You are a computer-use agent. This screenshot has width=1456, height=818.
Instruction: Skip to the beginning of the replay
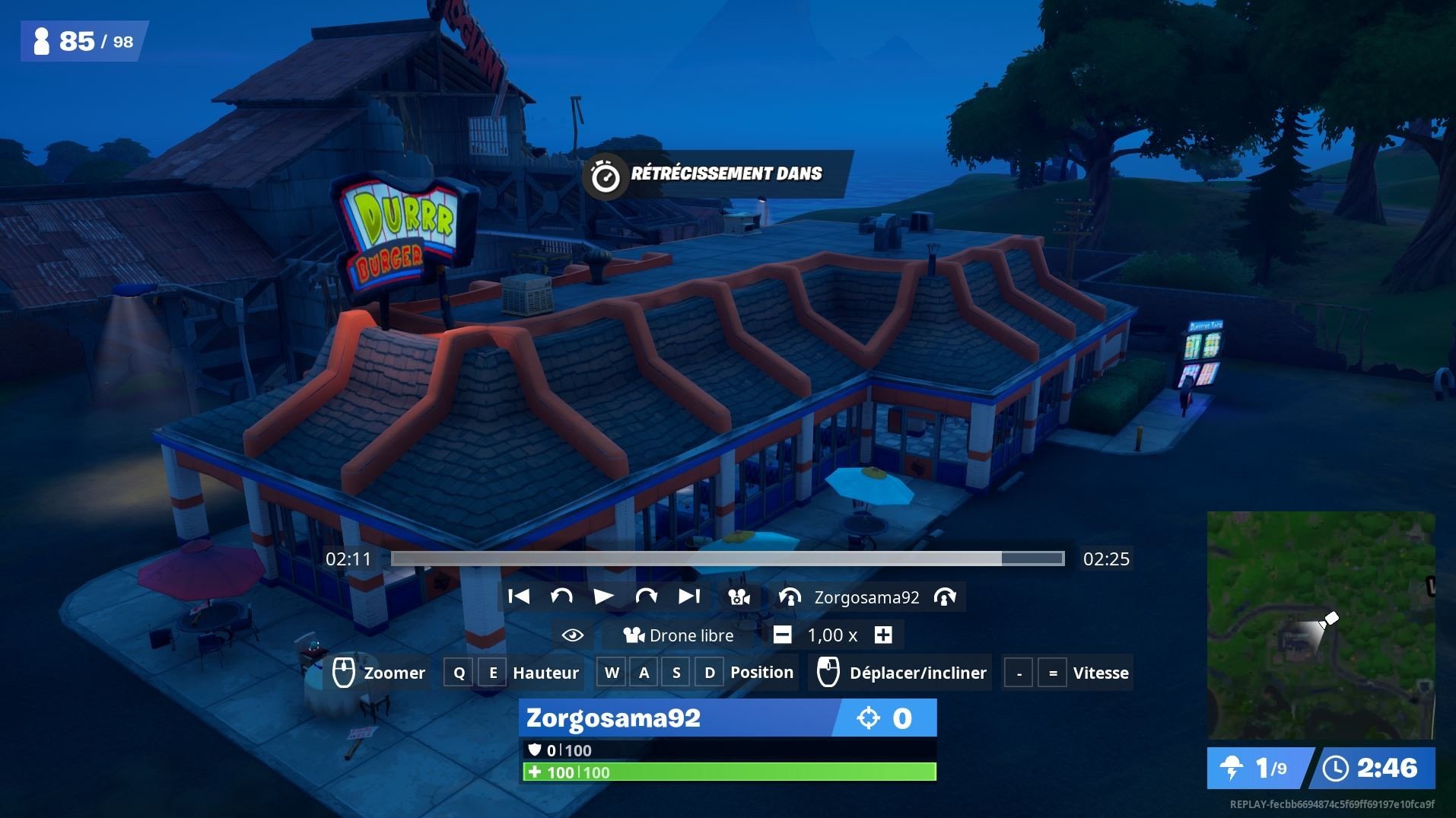pos(520,597)
